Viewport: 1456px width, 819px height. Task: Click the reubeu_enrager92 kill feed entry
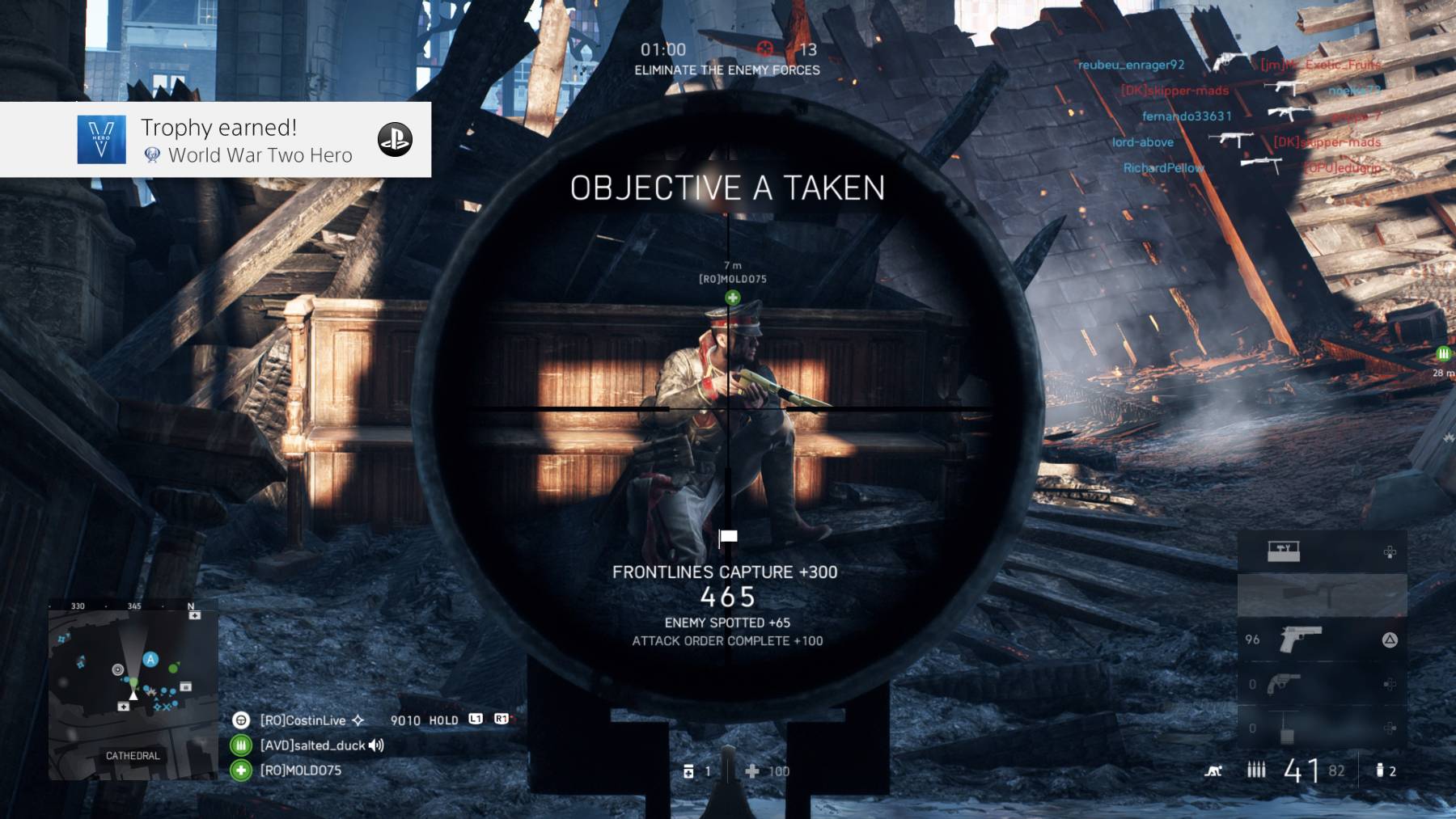[1131, 65]
